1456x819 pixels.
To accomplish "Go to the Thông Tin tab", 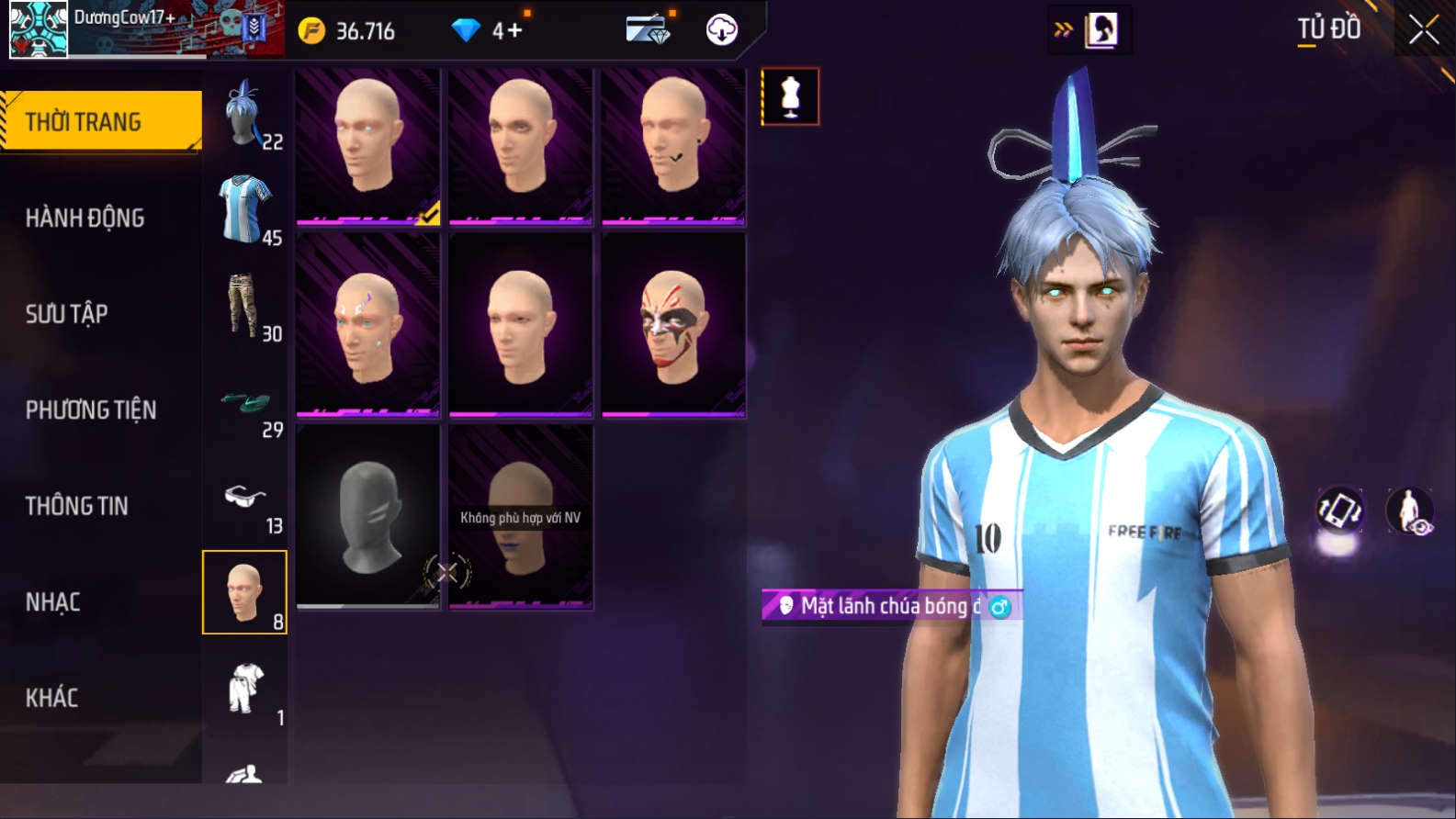I will point(76,506).
